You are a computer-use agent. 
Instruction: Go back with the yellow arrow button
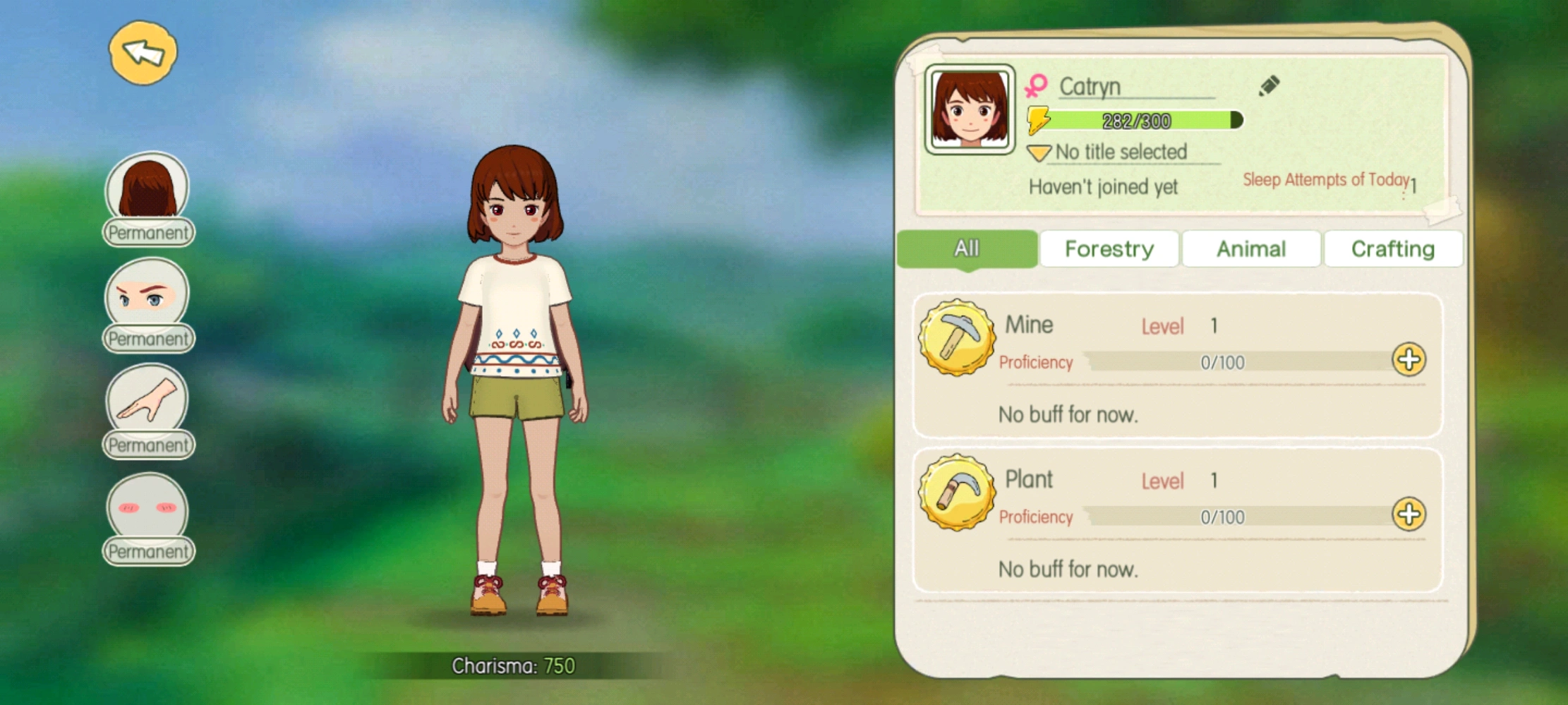[143, 53]
